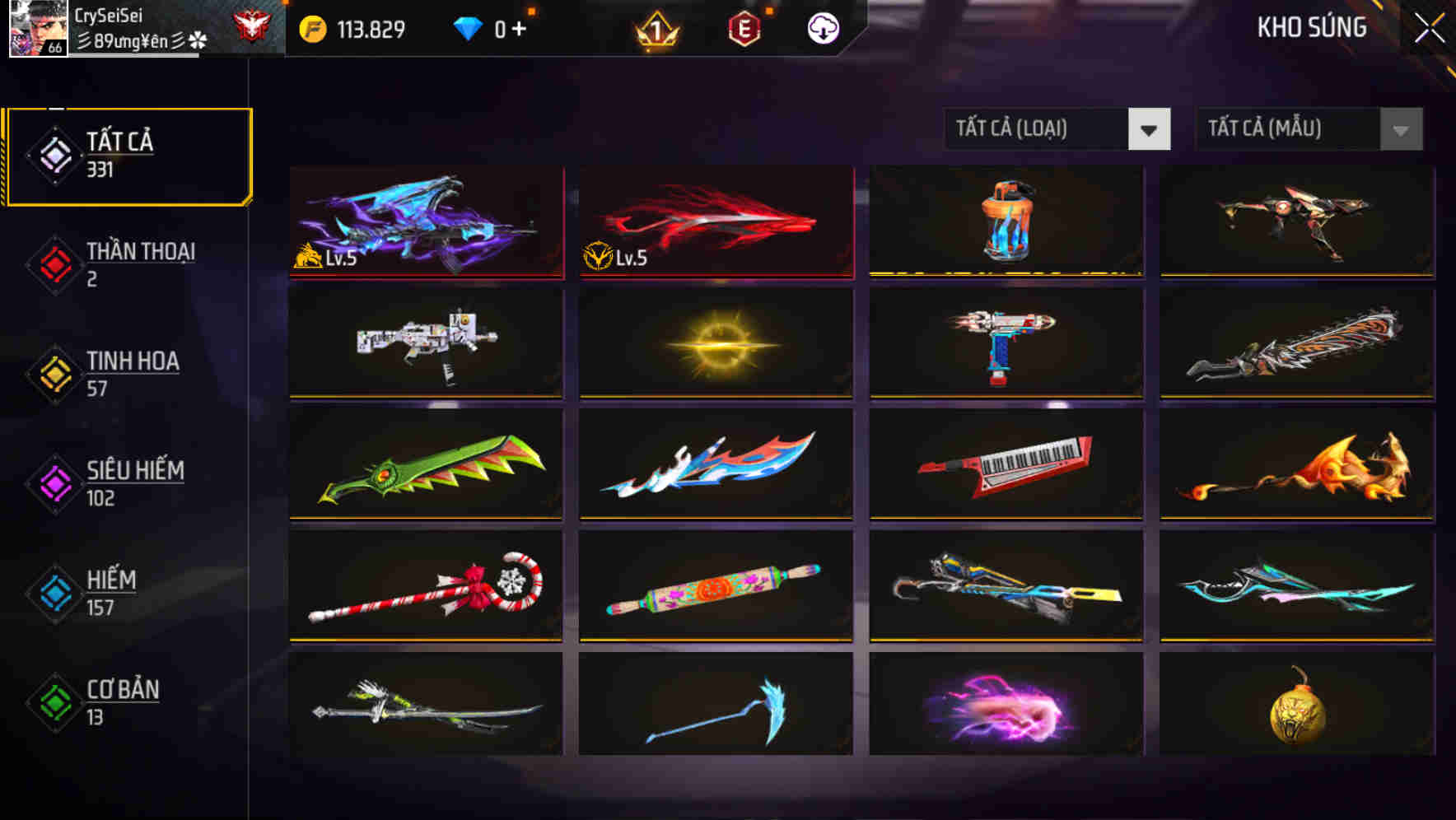This screenshot has height=820, width=1456.
Task: Click the blue diamond currency icon
Action: (x=468, y=27)
